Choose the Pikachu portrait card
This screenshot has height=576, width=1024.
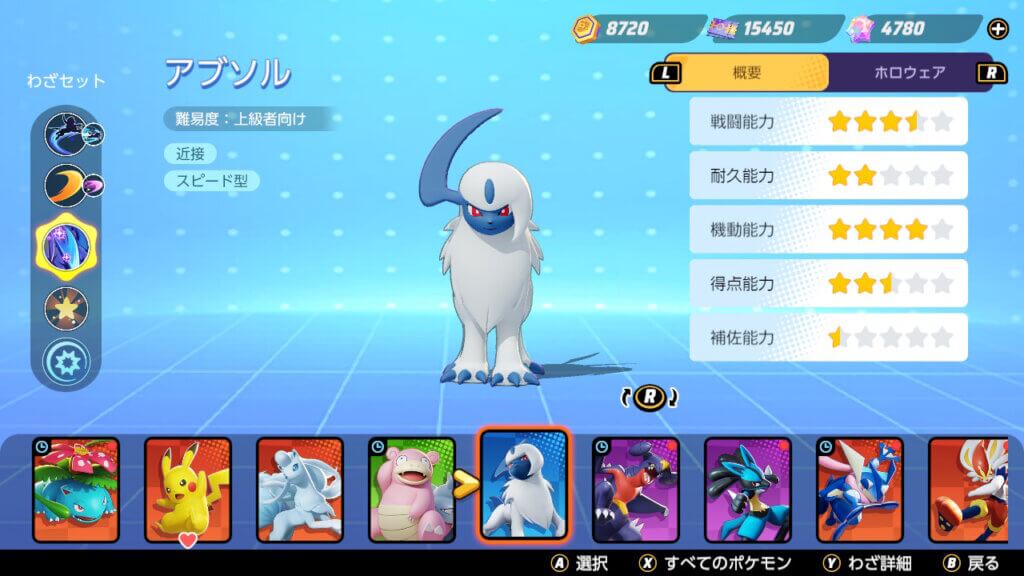[188, 490]
